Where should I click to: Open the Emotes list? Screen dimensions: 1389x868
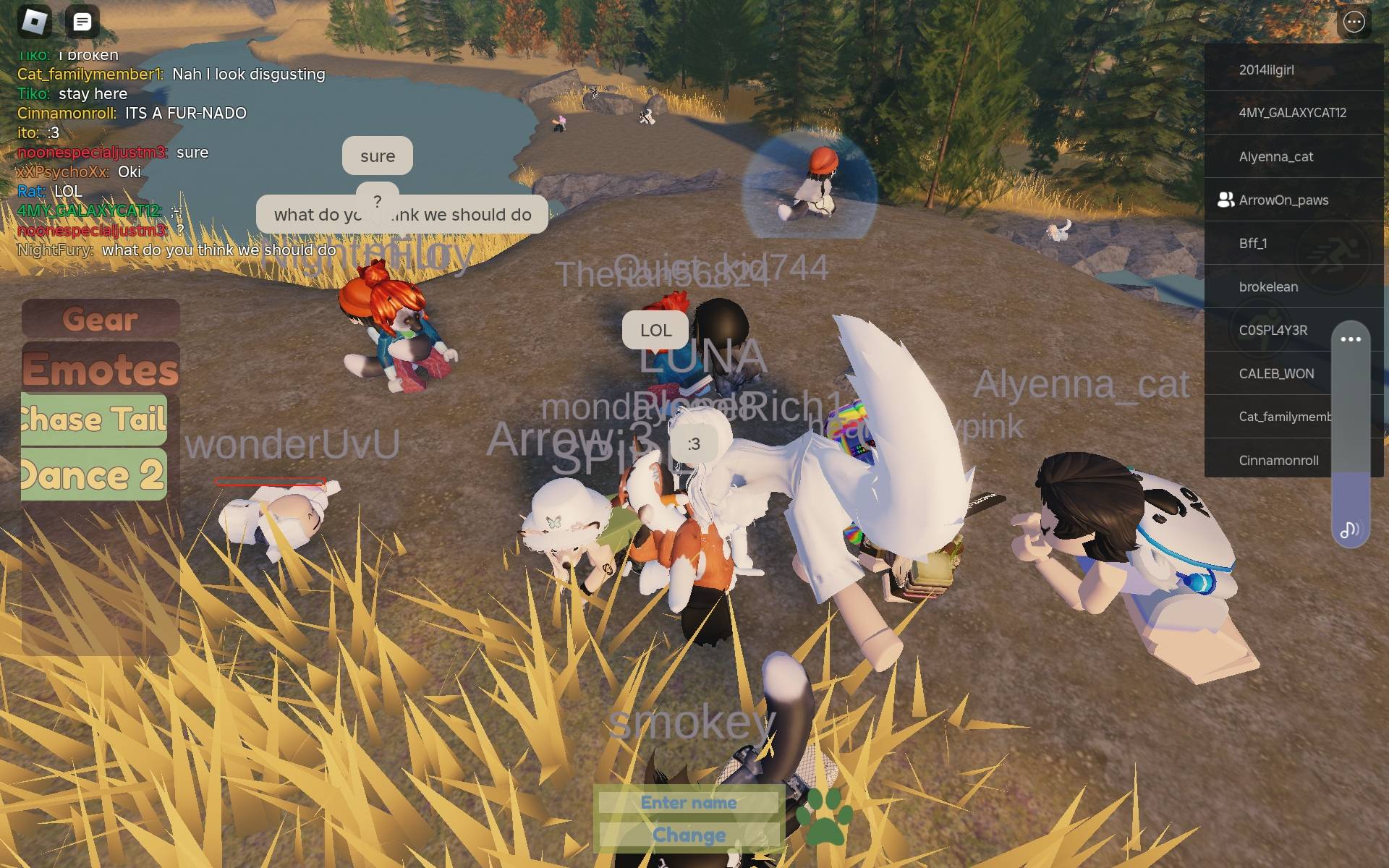[101, 369]
